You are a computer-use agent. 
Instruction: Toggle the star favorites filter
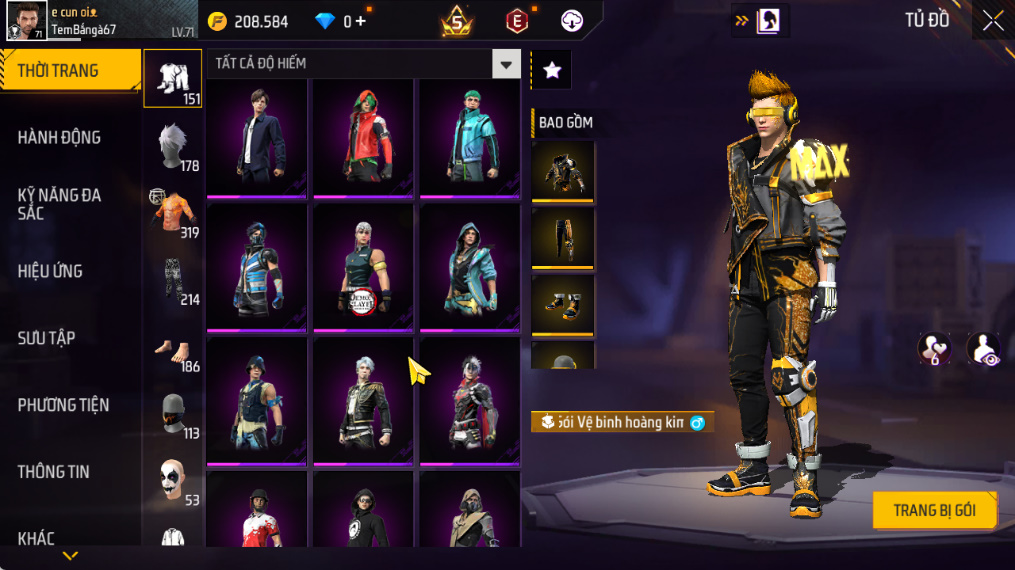551,69
